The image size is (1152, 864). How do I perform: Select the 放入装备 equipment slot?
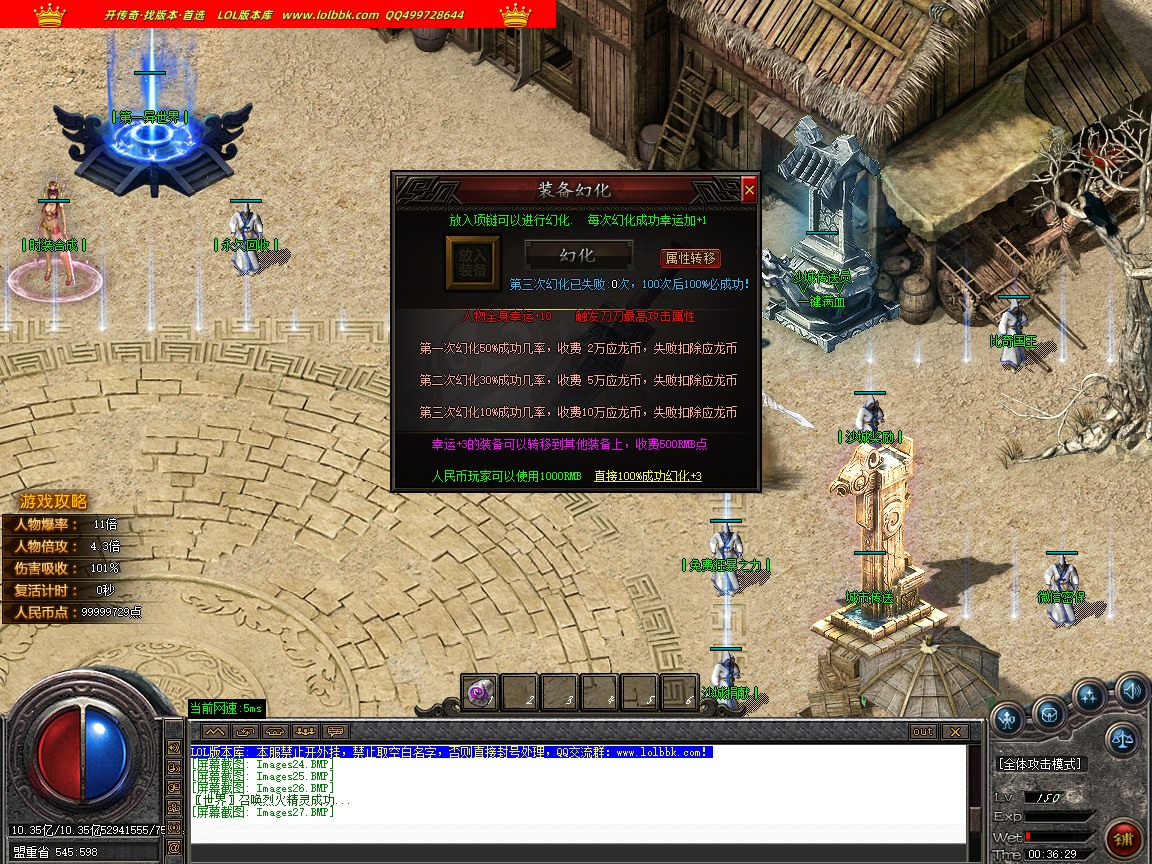pyautogui.click(x=472, y=263)
